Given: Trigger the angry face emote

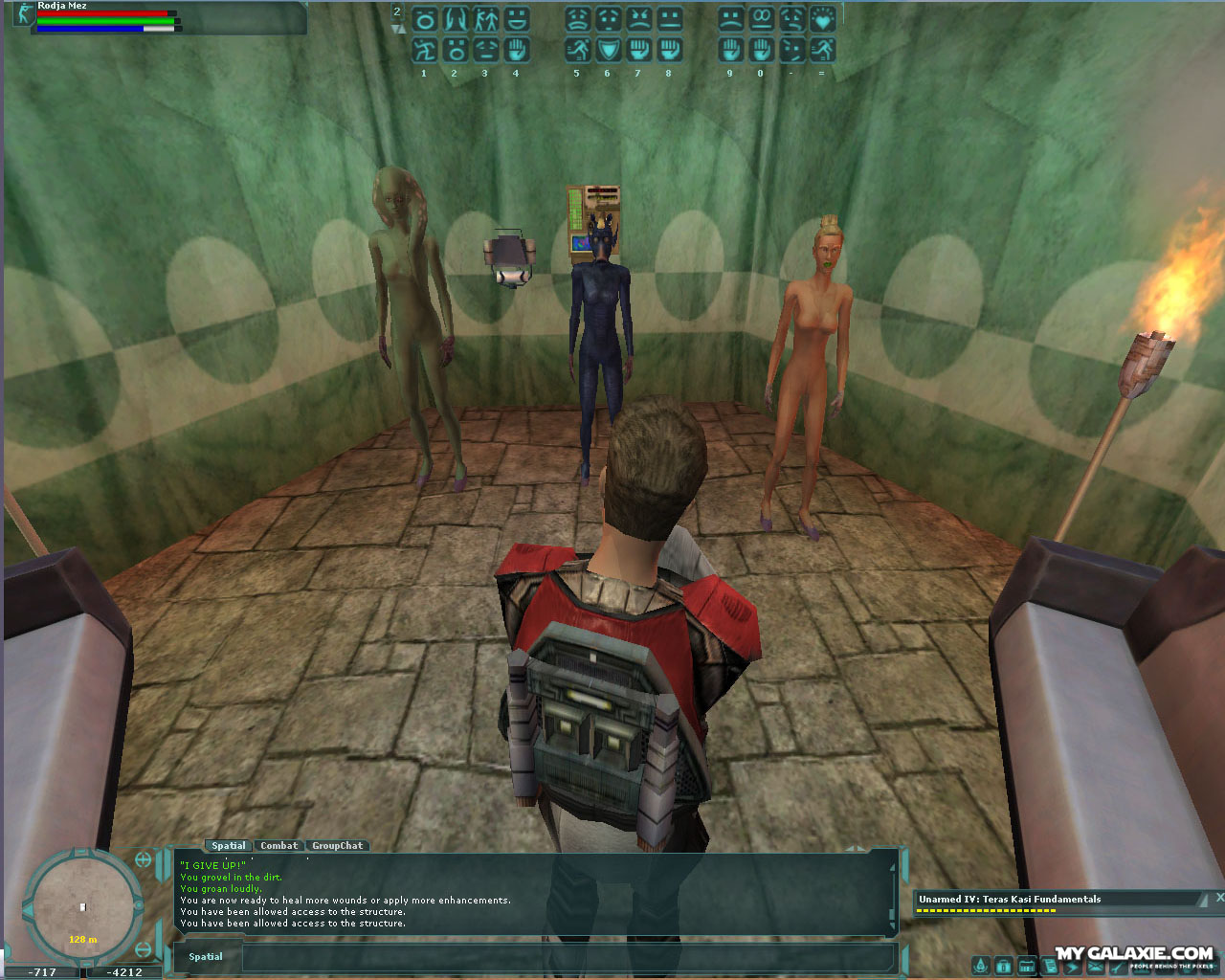Looking at the screenshot, I should tap(638, 18).
